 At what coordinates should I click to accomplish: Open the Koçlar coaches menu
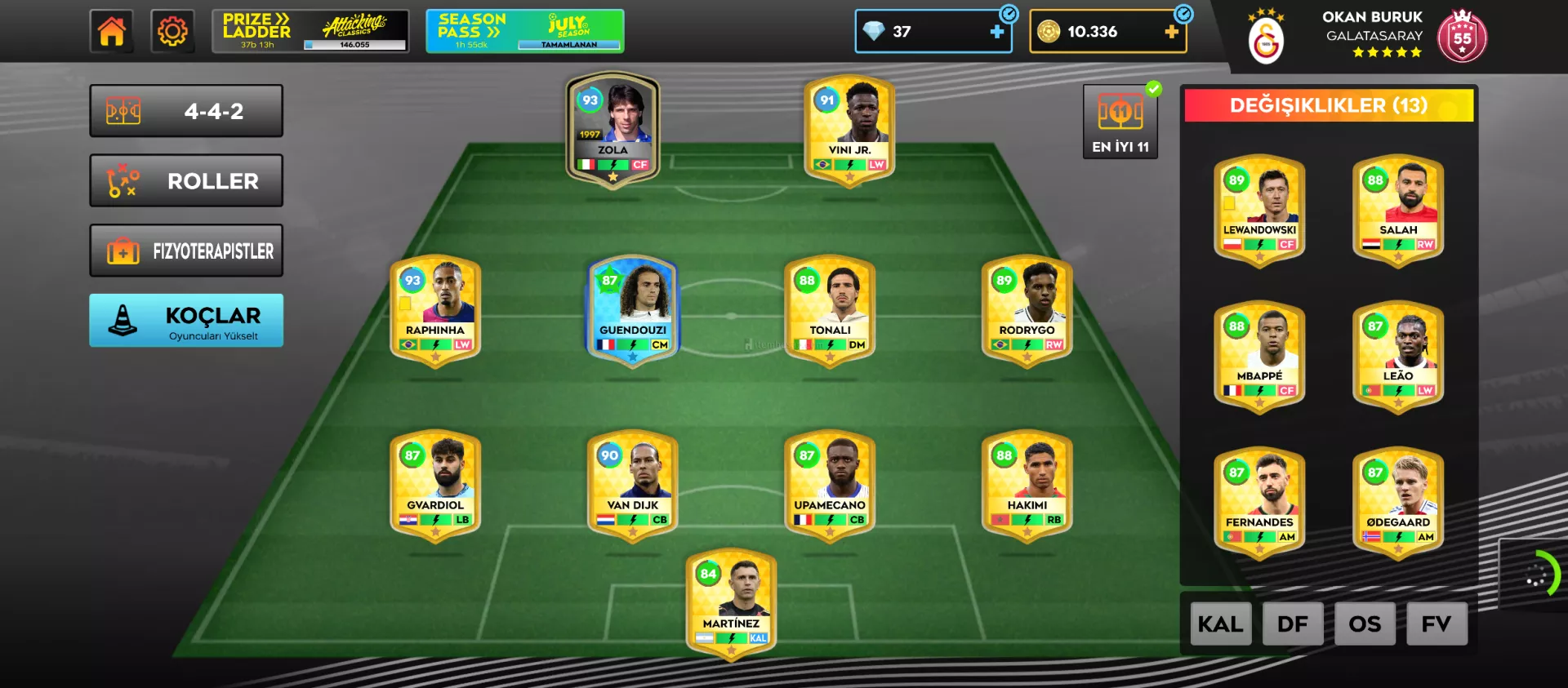click(186, 321)
